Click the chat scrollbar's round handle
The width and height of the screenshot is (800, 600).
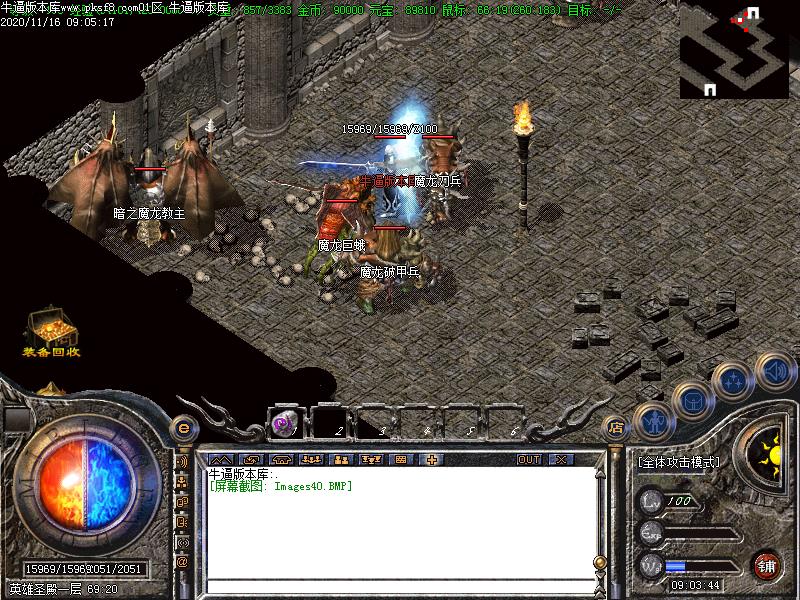coord(600,562)
